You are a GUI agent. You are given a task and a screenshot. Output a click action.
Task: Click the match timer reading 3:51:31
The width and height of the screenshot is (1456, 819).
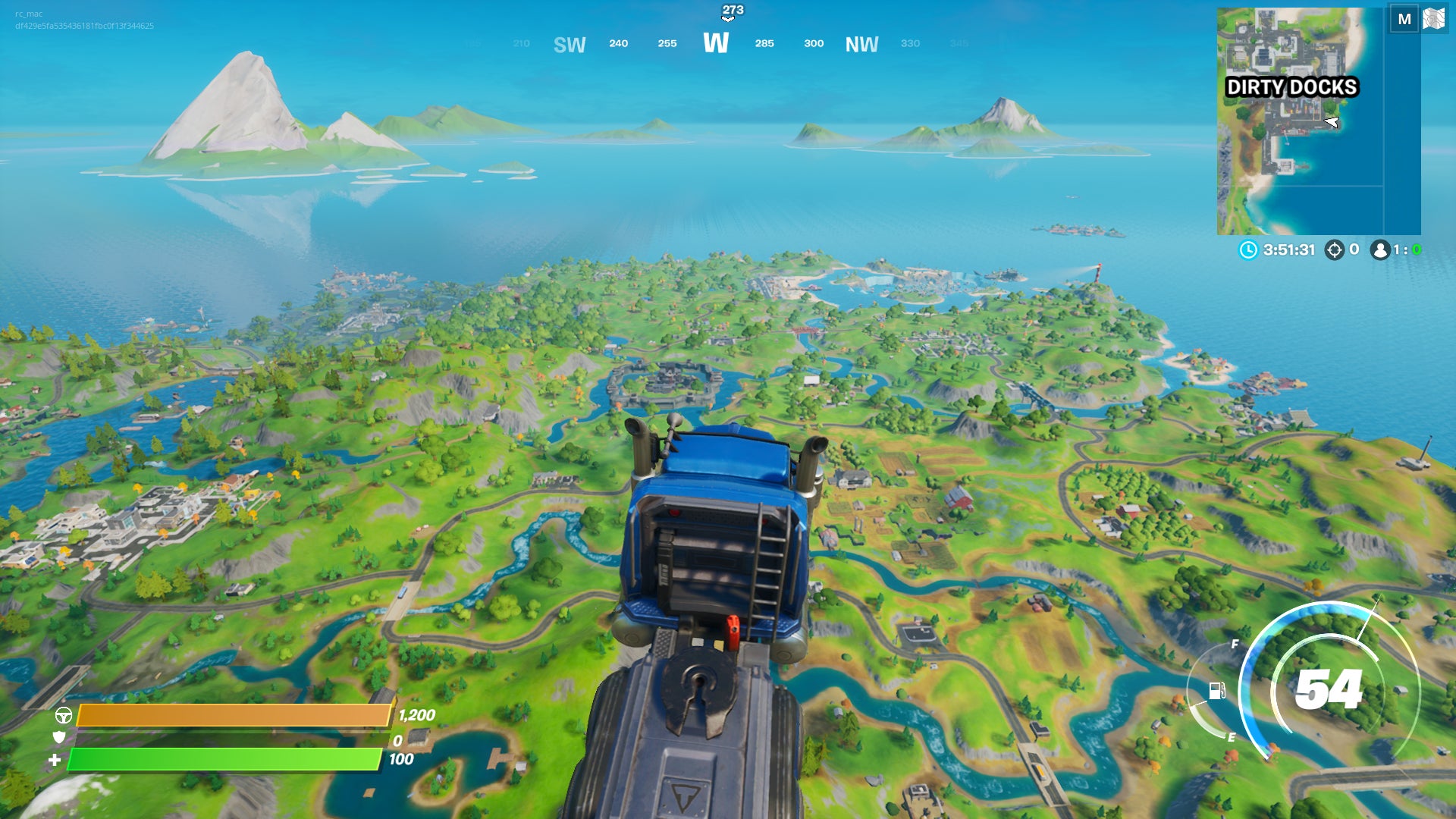(x=1288, y=250)
